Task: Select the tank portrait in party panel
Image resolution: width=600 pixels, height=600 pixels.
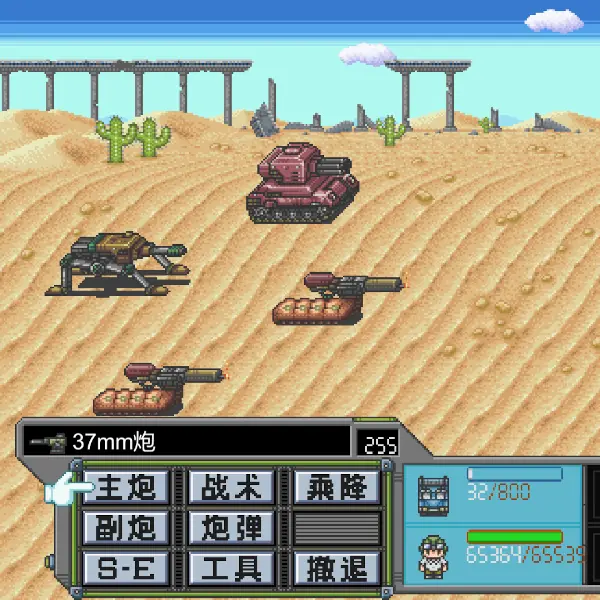Action: tap(436, 493)
